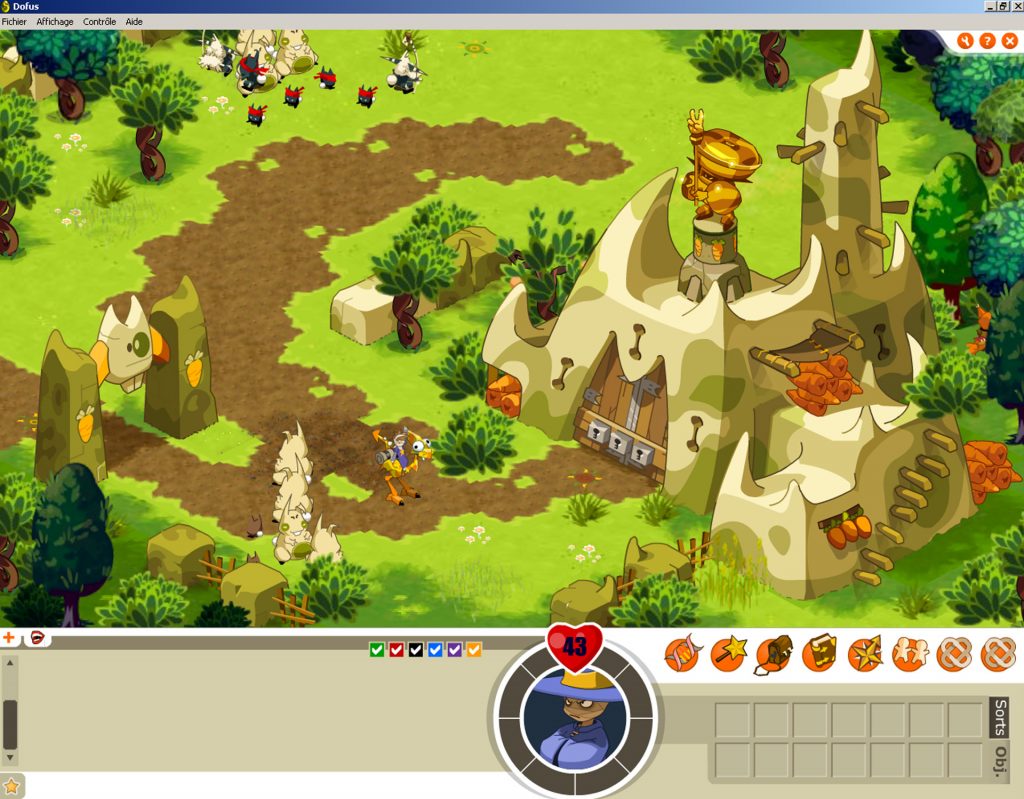1024x799 pixels.
Task: Open the quest book icon
Action: click(x=819, y=655)
